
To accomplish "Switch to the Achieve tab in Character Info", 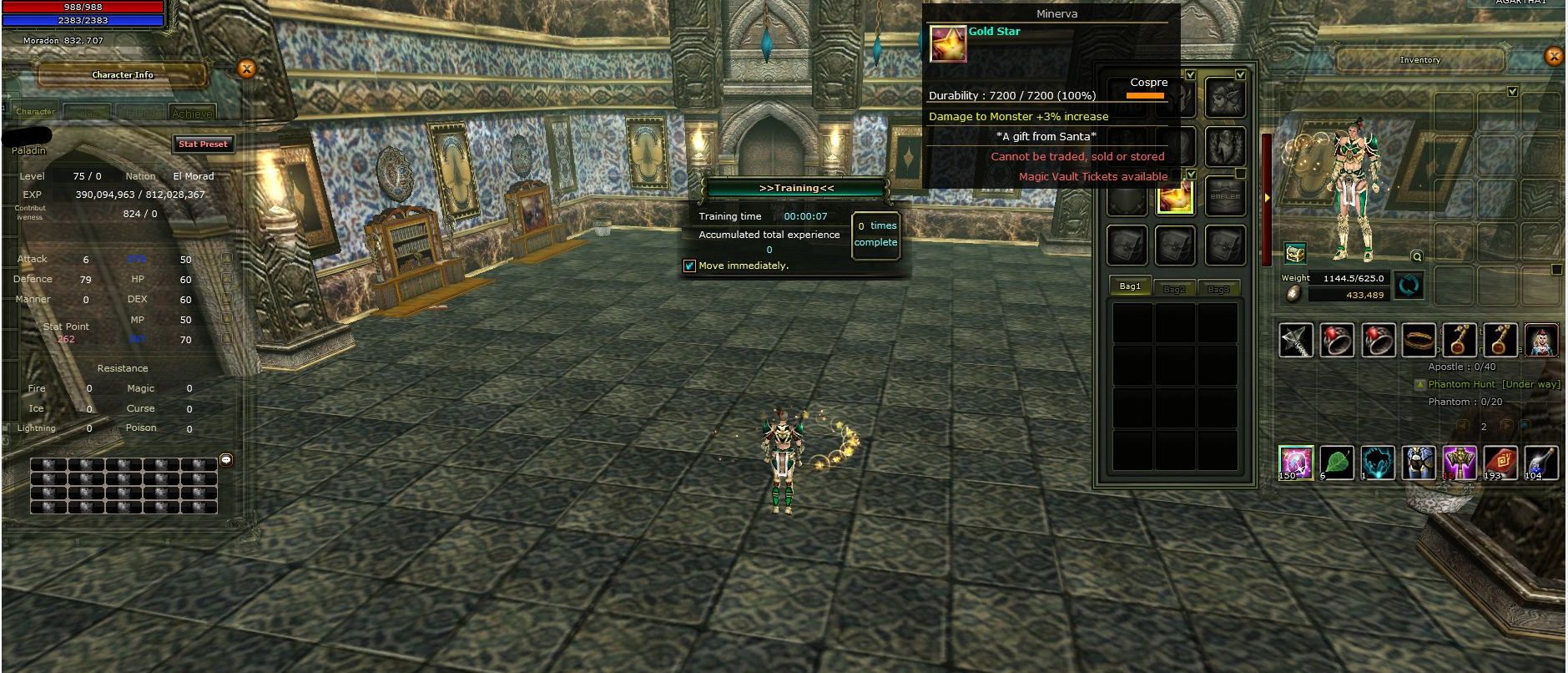I will pos(194,111).
